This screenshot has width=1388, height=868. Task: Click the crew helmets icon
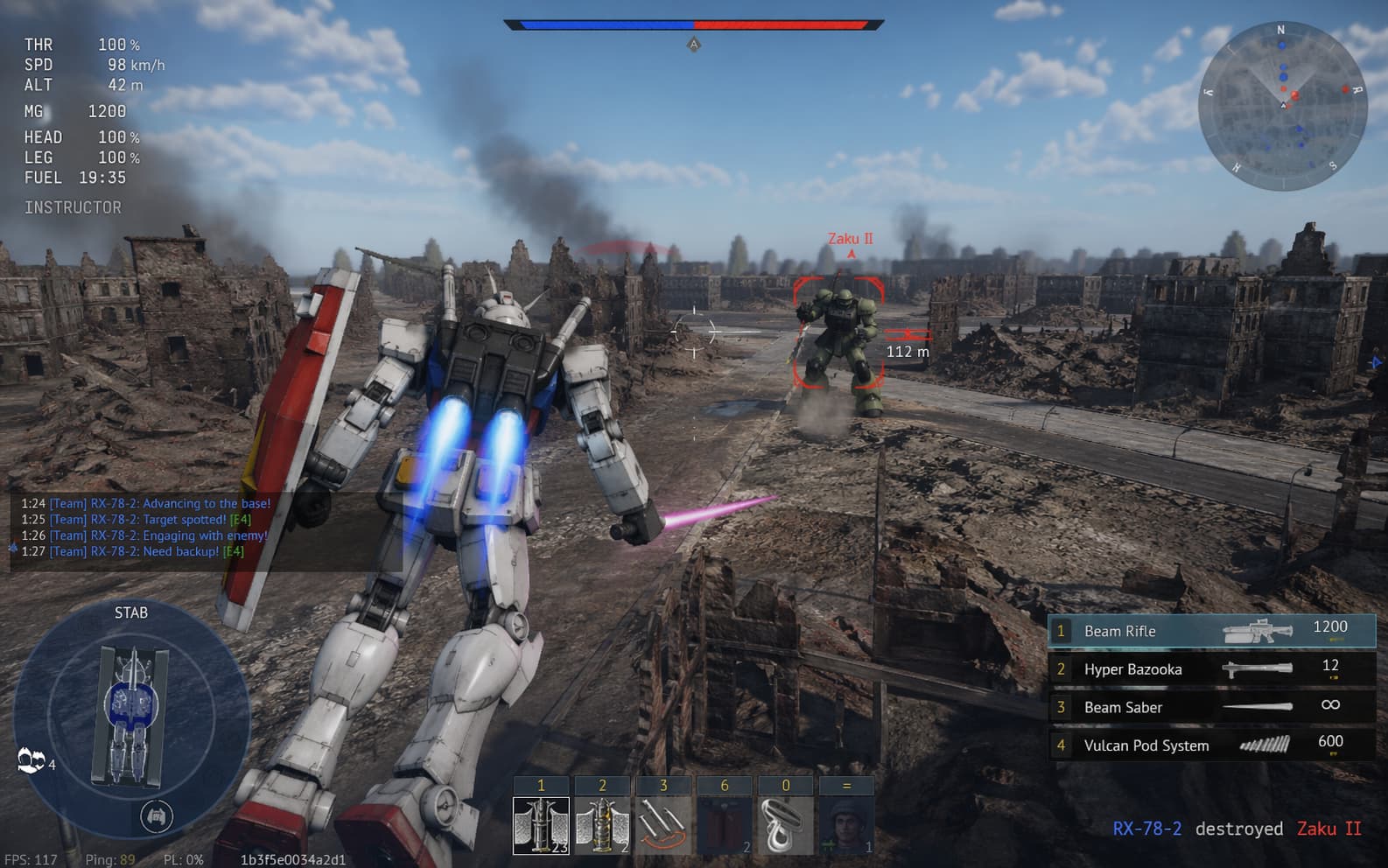(x=32, y=760)
